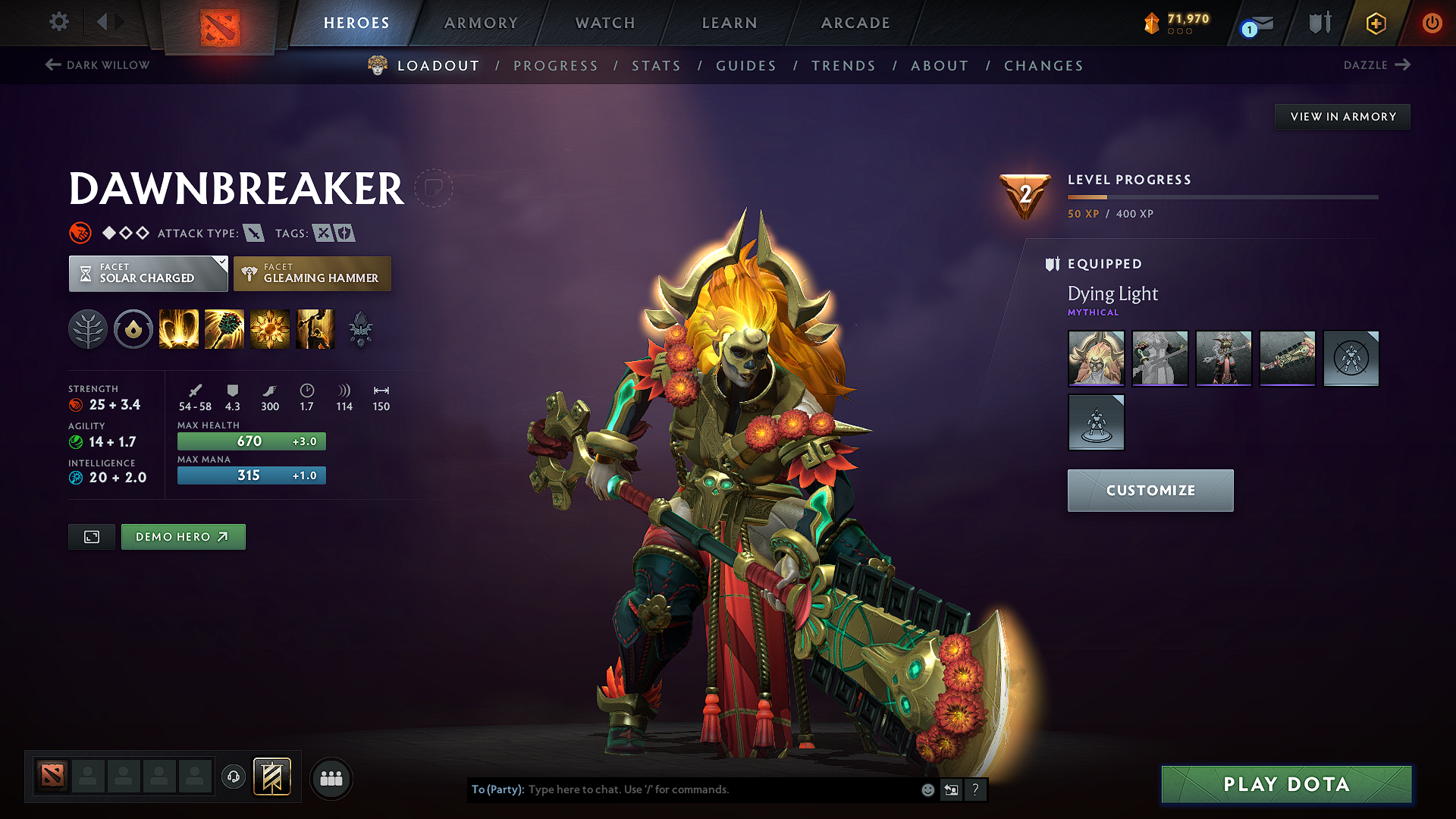Open settings with the gear icon

pos(58,22)
